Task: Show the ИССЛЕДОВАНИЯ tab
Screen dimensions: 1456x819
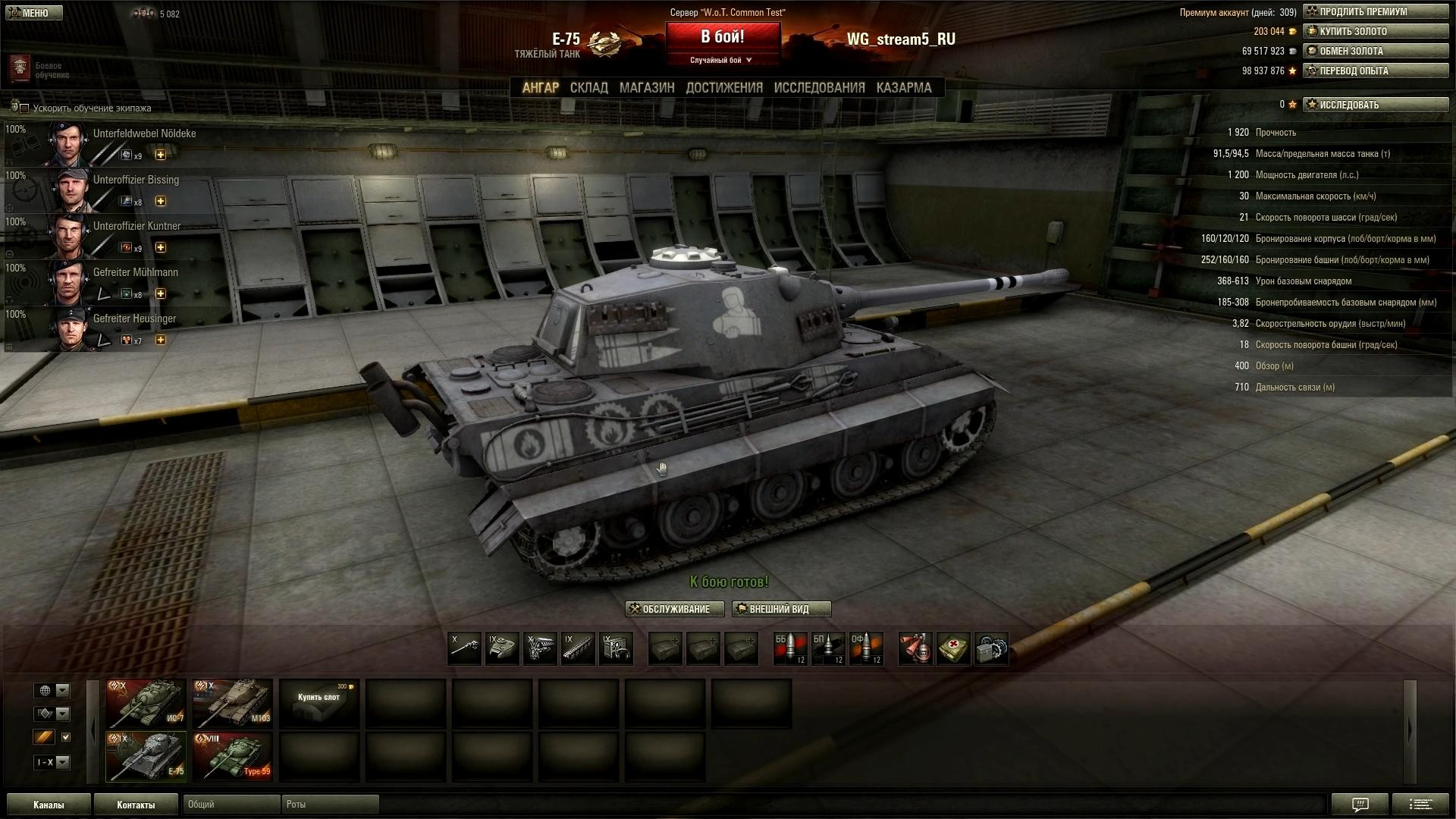Action: [819, 88]
